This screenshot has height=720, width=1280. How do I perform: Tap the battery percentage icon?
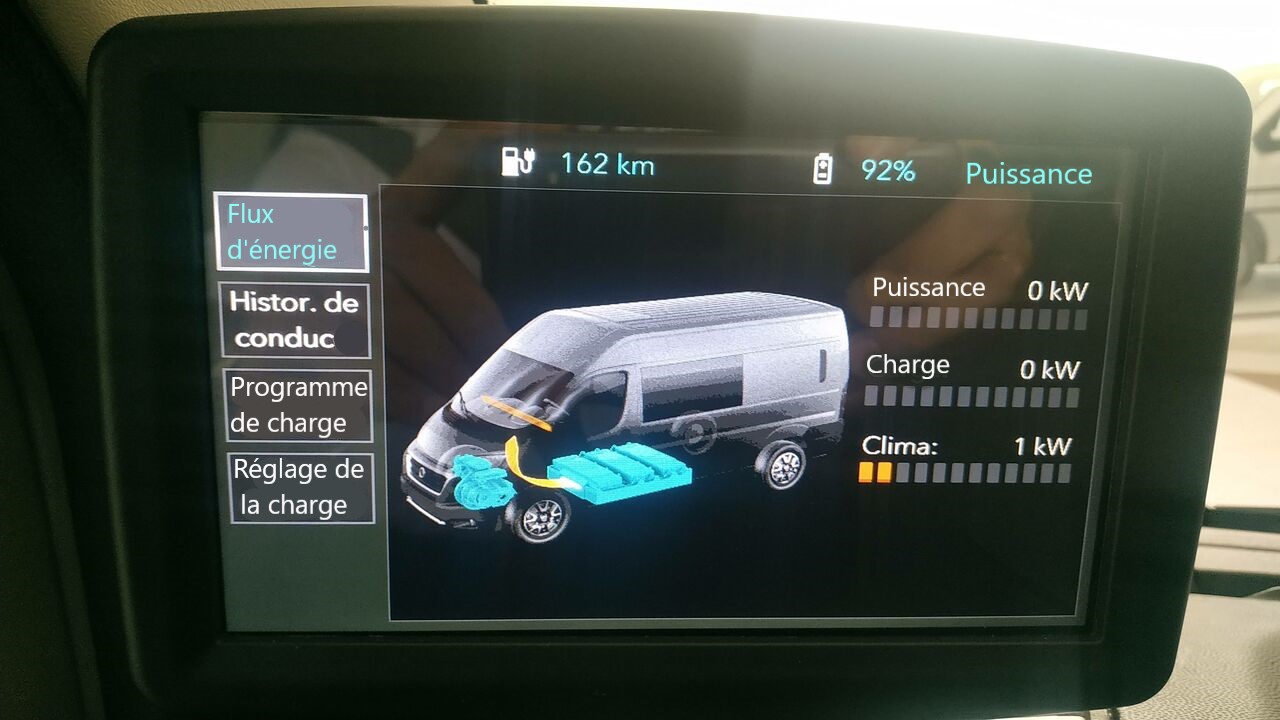coord(822,170)
